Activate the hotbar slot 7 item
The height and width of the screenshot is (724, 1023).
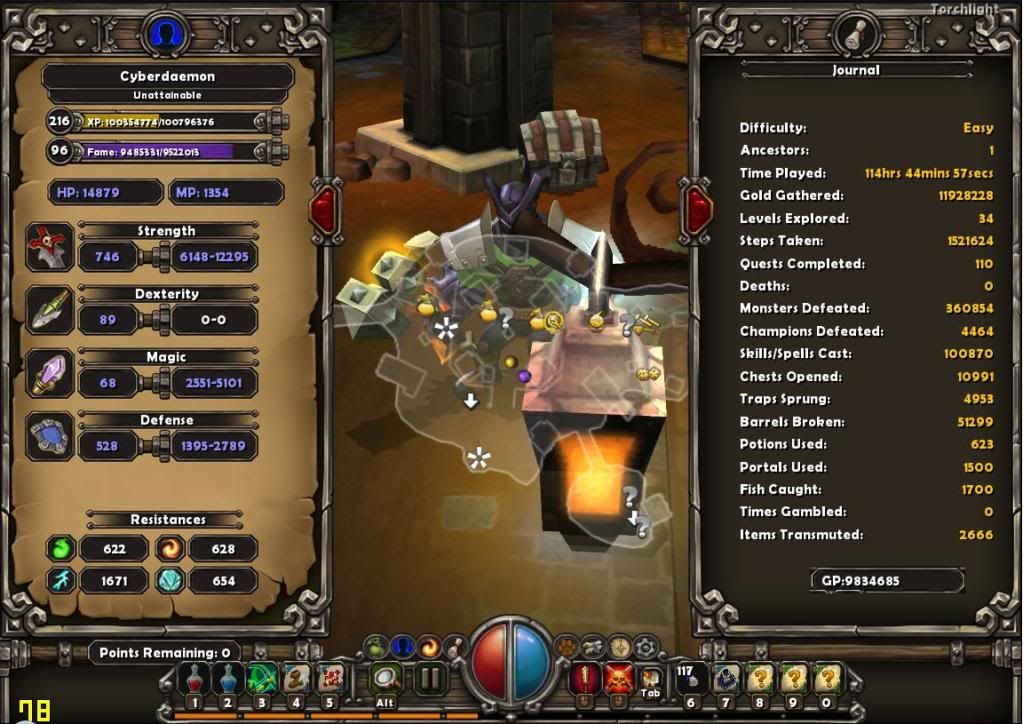[x=726, y=679]
